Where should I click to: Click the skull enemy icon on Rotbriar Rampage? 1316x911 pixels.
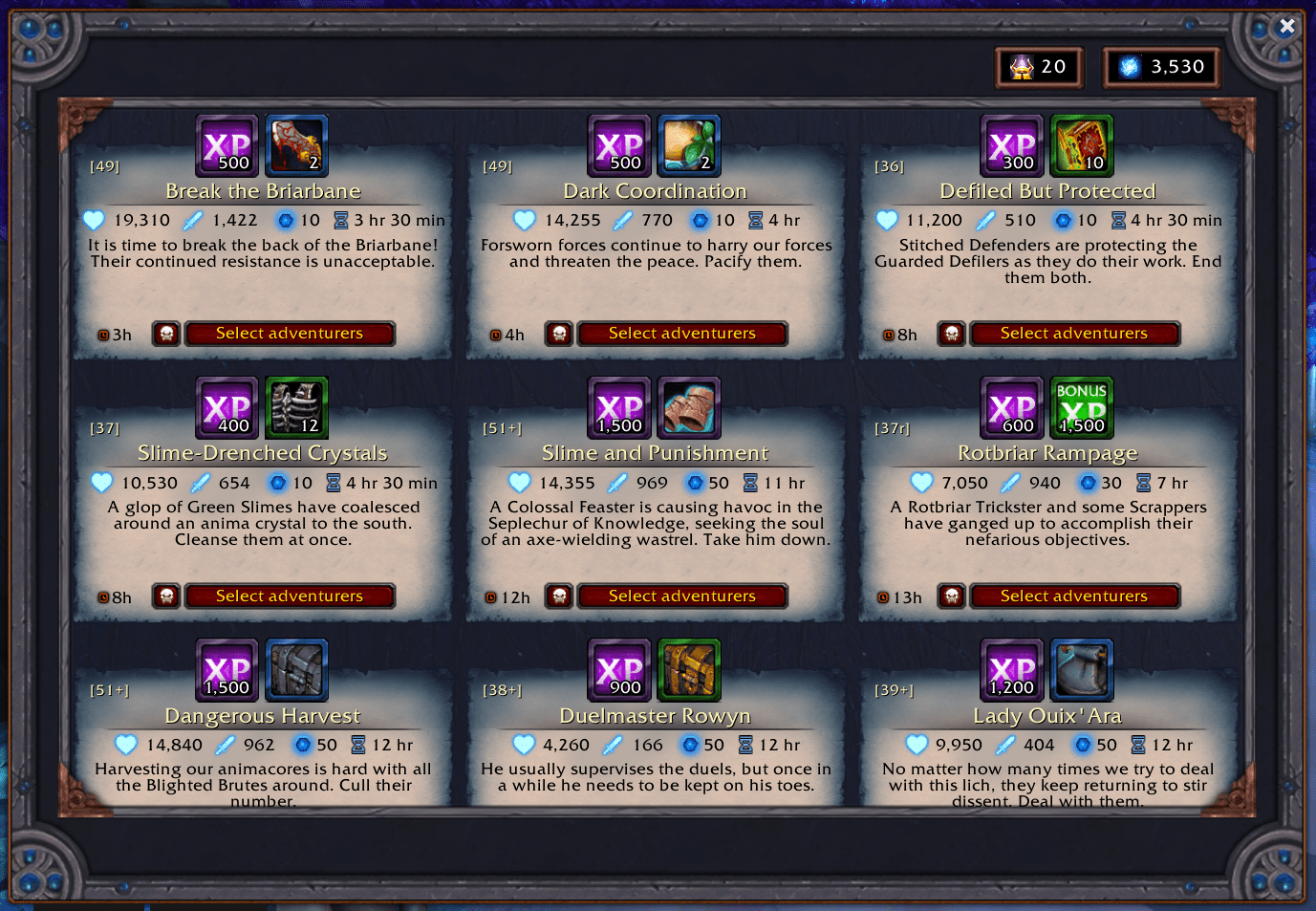951,596
